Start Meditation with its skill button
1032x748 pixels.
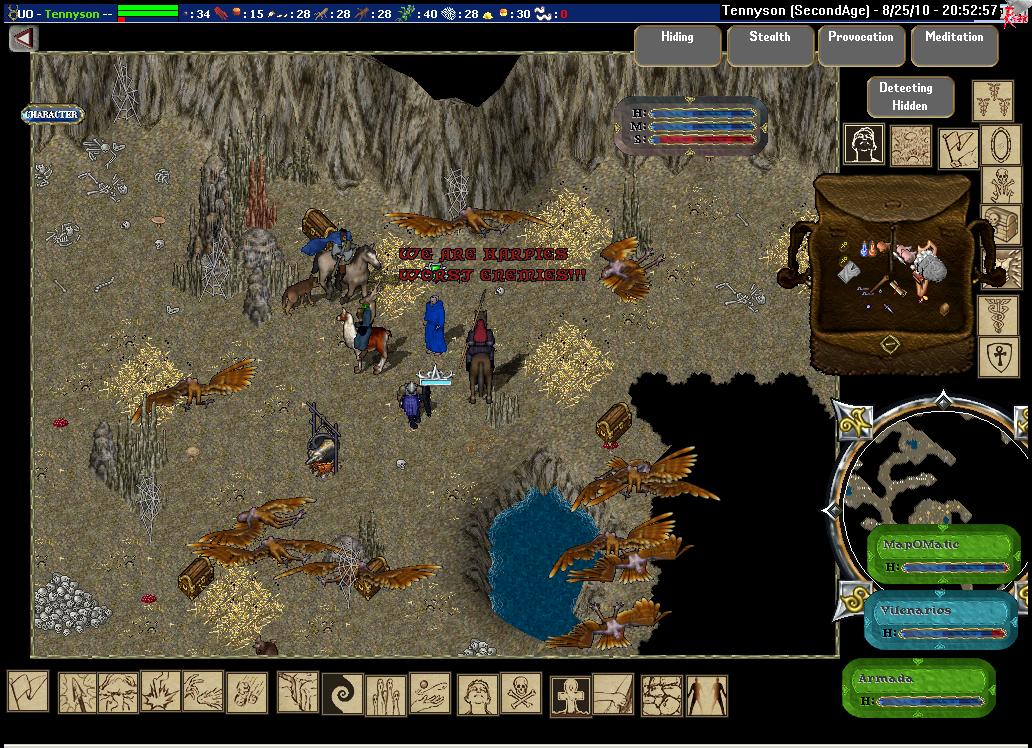coord(953,46)
